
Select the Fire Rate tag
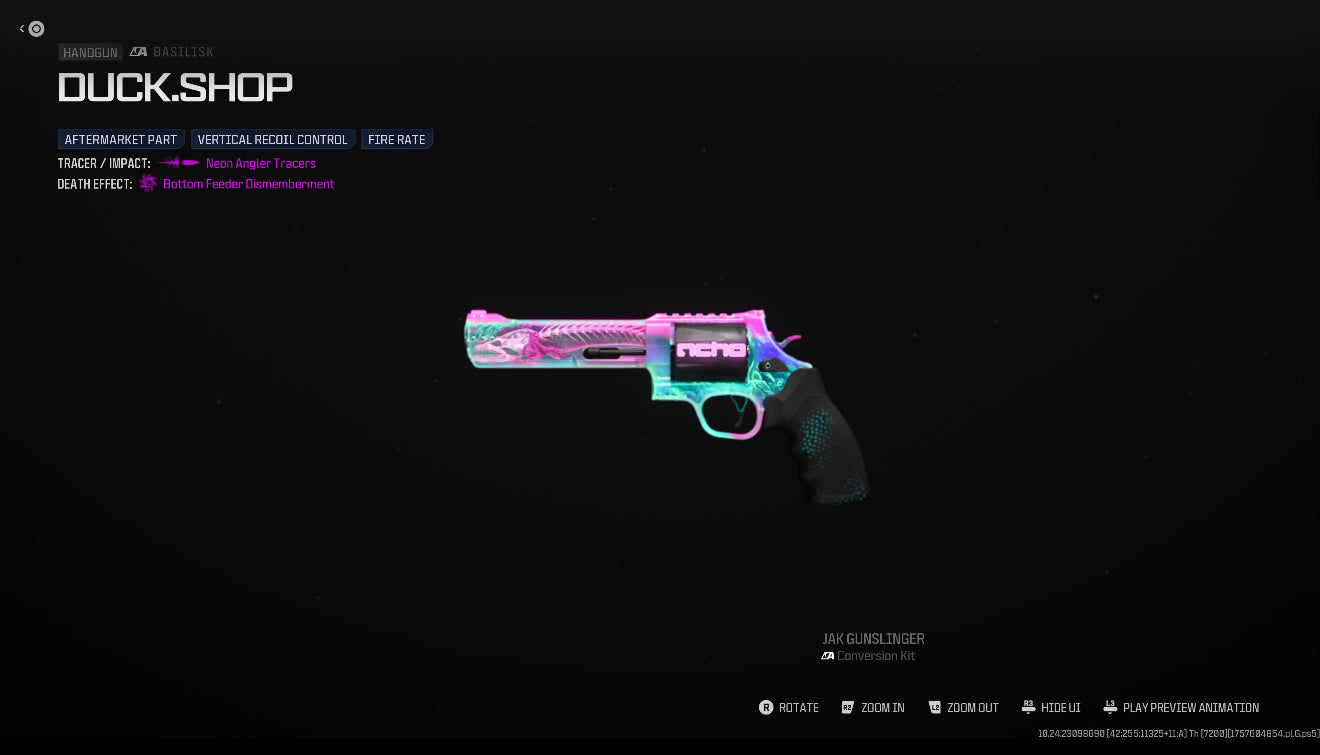397,140
